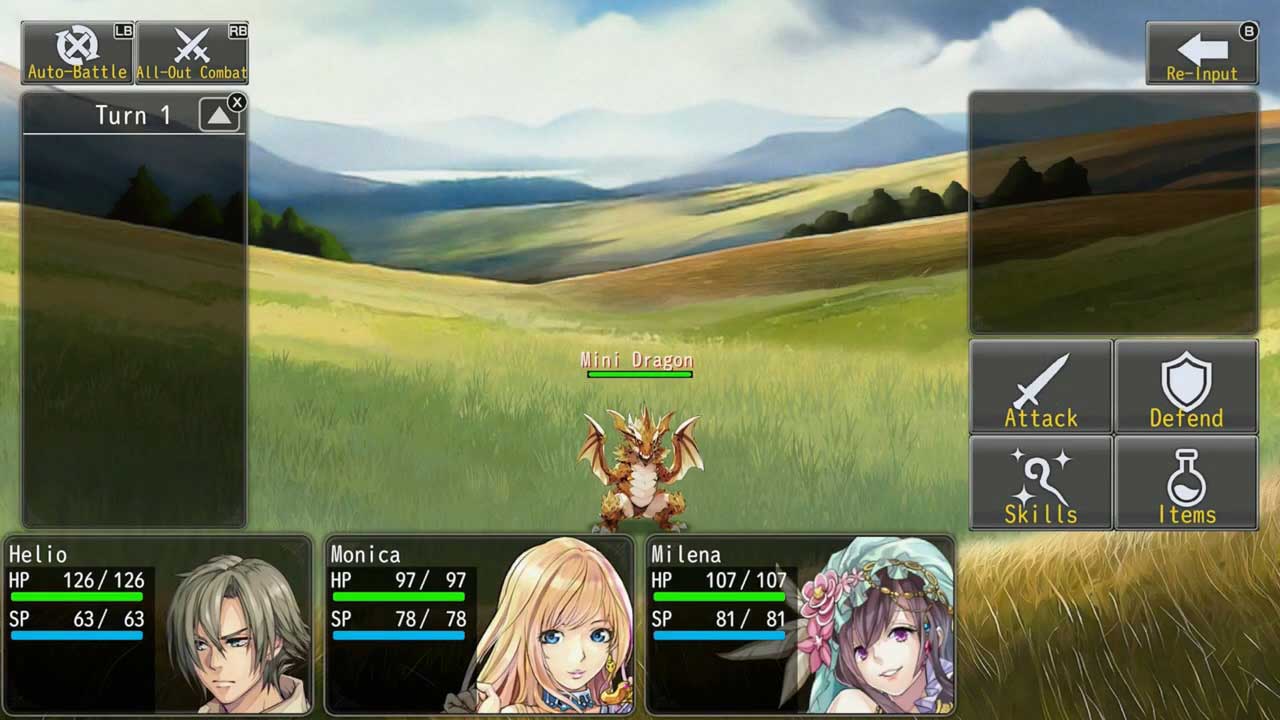Select the Defend command
This screenshot has height=720, width=1280.
point(1186,387)
